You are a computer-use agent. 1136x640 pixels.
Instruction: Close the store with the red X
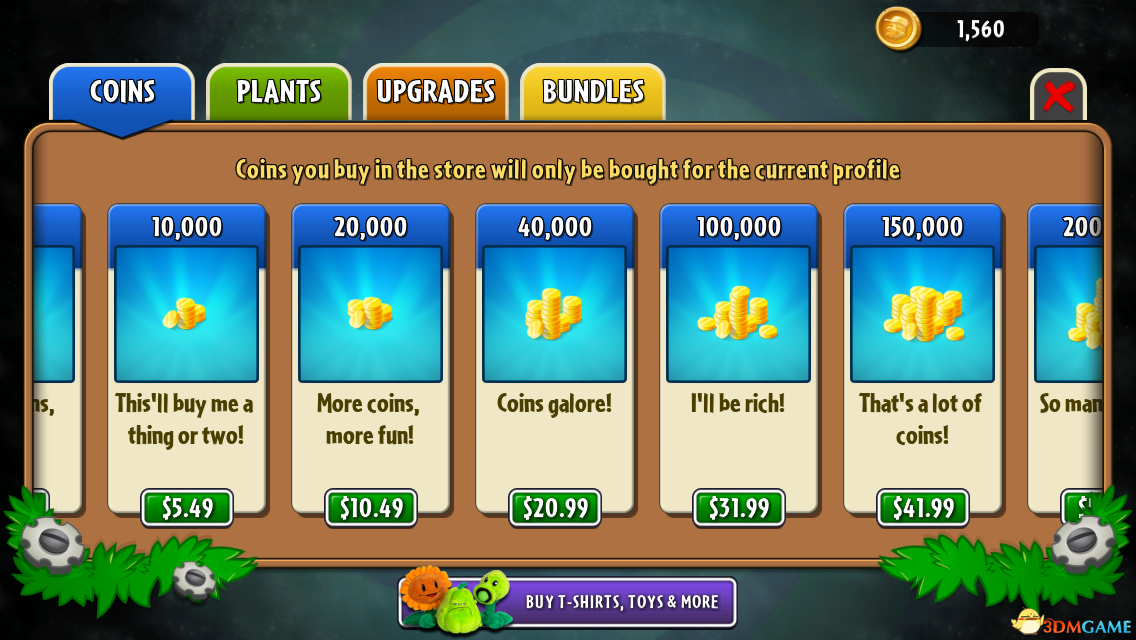click(x=1058, y=97)
